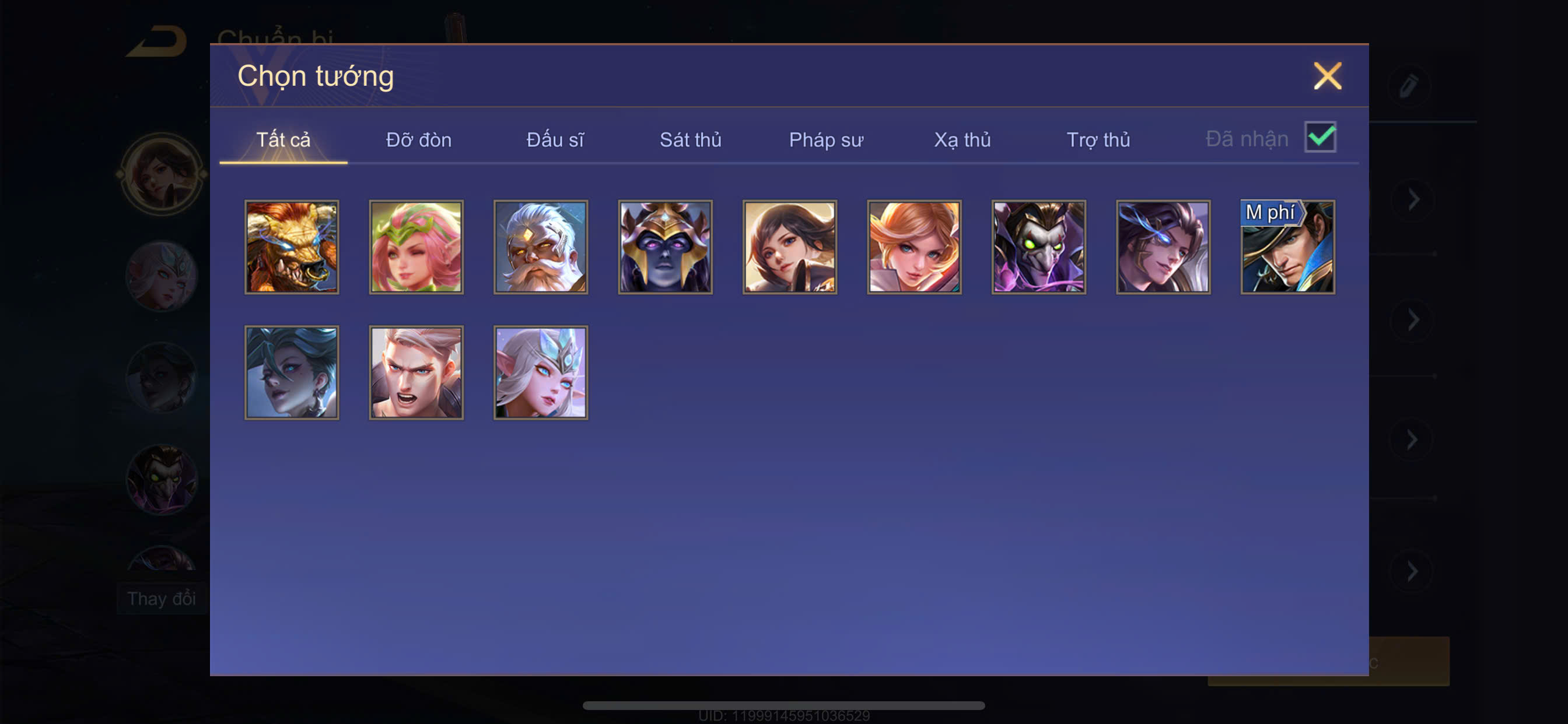Choose the orange lion beast hero
Viewport: 1568px width, 724px height.
(x=292, y=247)
